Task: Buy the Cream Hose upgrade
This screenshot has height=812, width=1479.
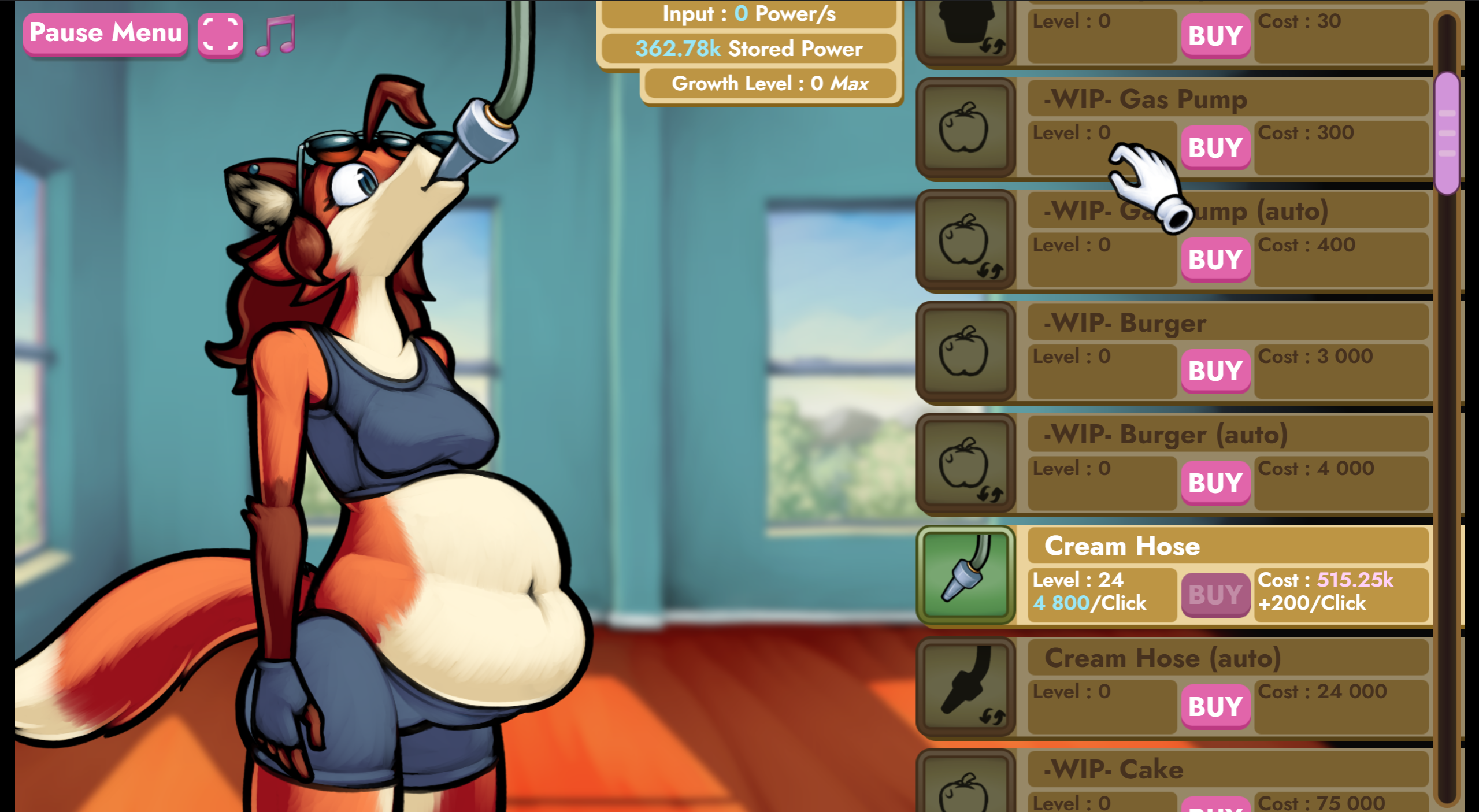Action: point(1215,594)
